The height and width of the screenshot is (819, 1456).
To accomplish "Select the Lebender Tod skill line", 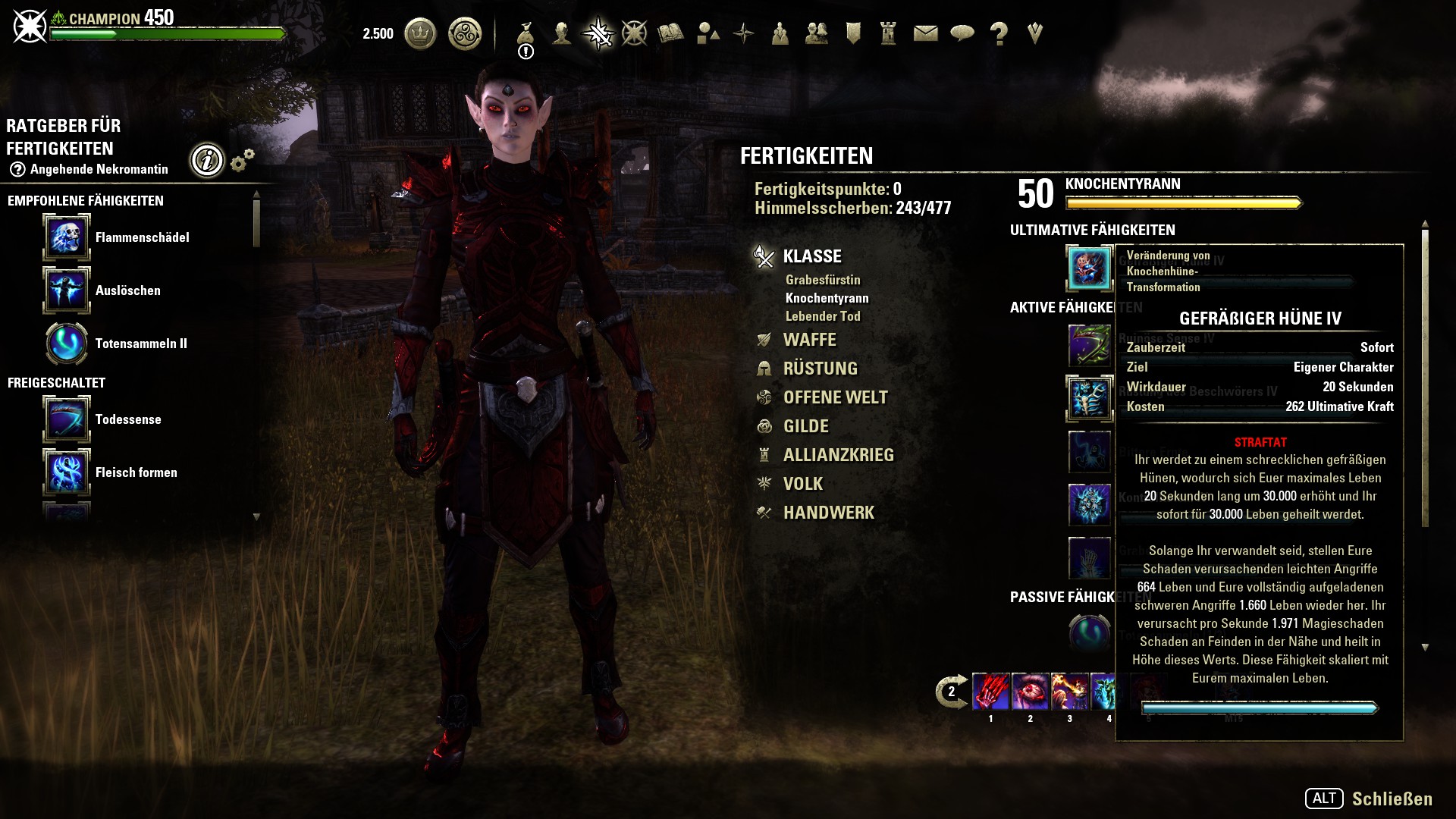I will pos(823,316).
